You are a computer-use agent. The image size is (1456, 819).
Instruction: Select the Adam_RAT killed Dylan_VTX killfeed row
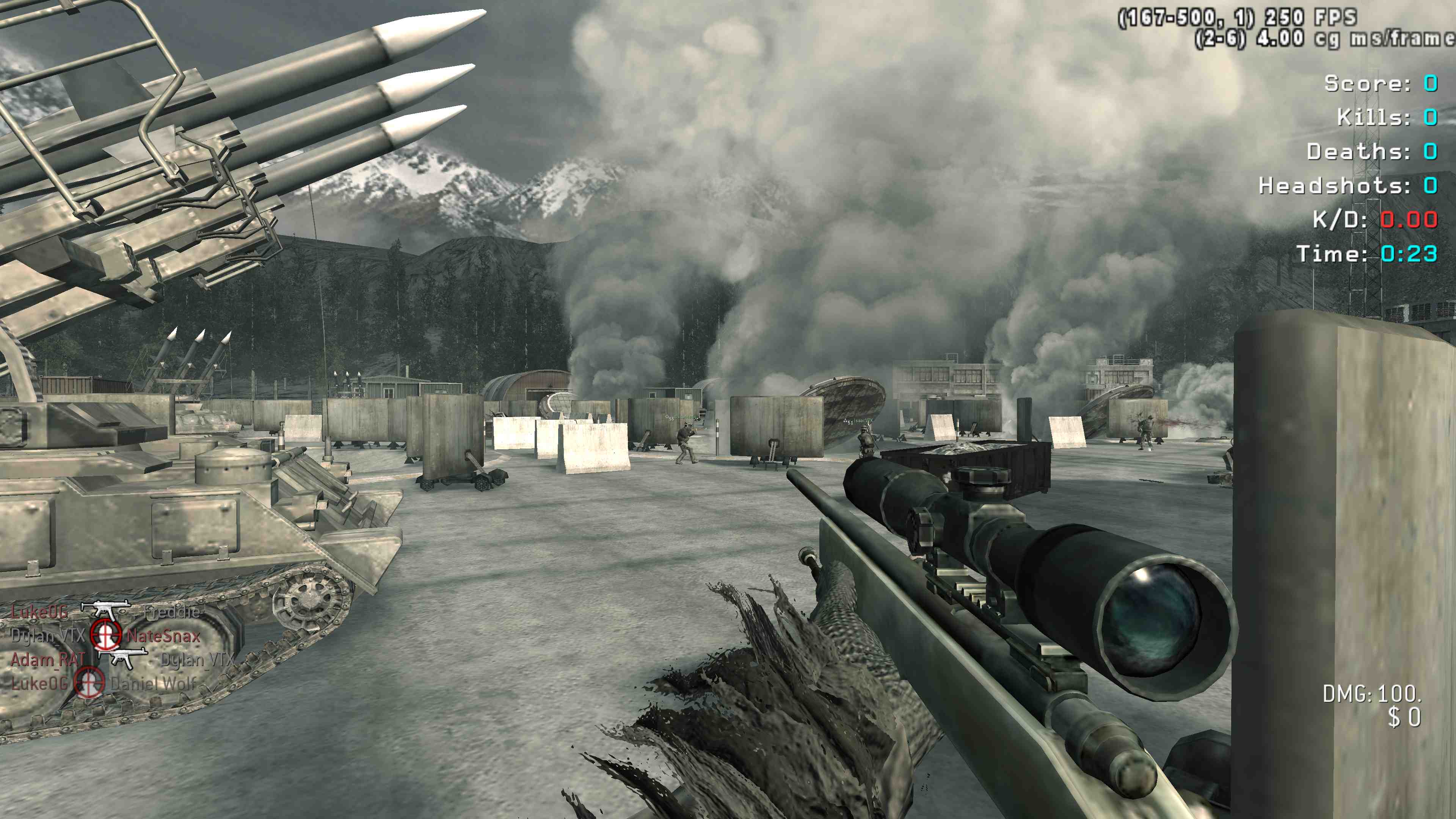point(121,659)
